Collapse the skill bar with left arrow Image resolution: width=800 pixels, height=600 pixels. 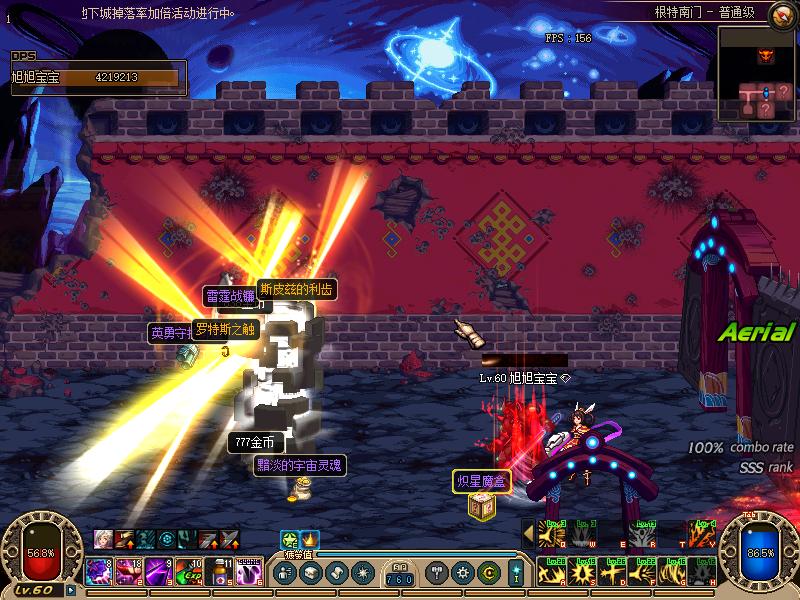(528, 535)
